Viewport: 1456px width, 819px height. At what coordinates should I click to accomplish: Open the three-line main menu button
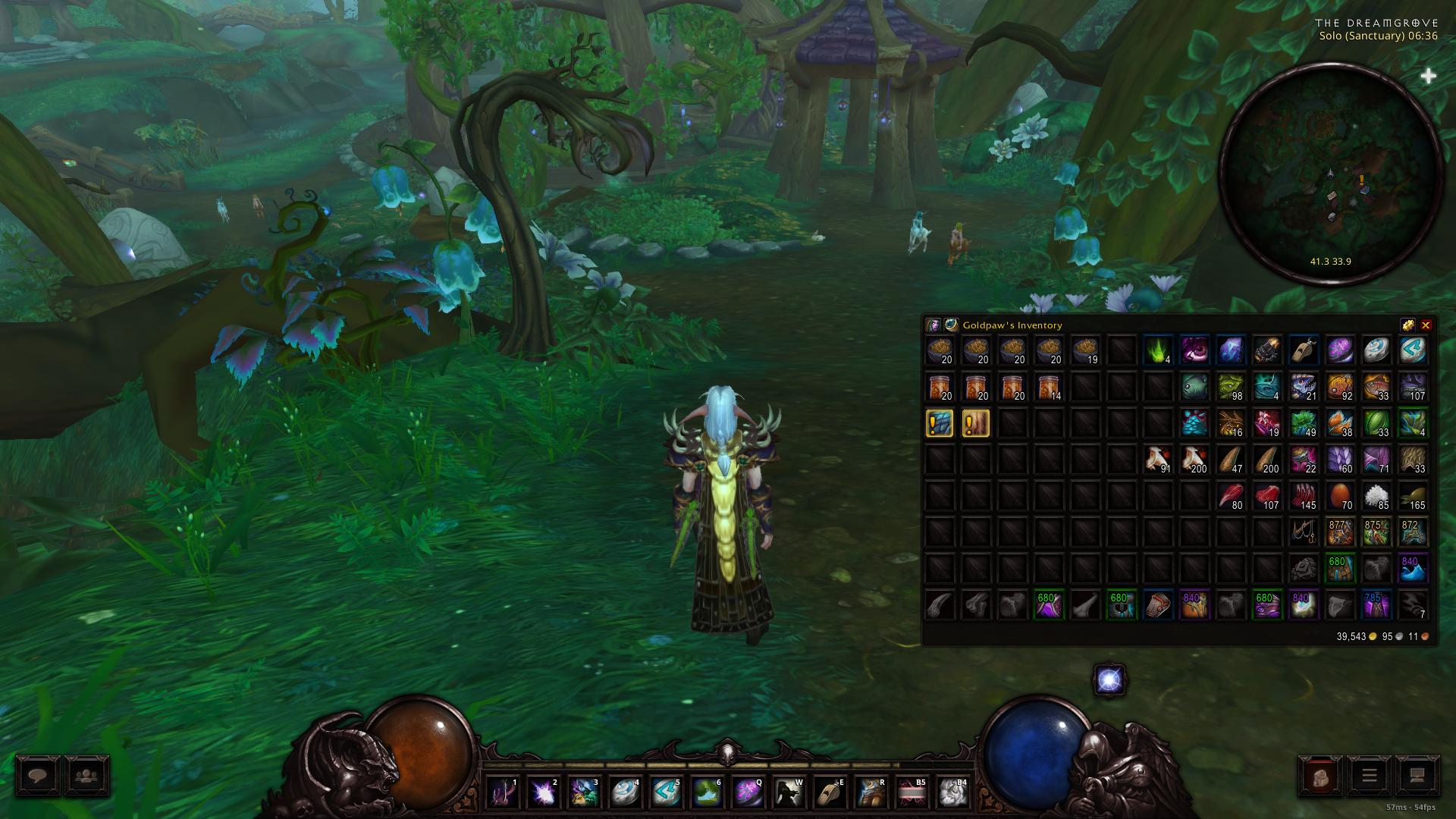pyautogui.click(x=1369, y=777)
